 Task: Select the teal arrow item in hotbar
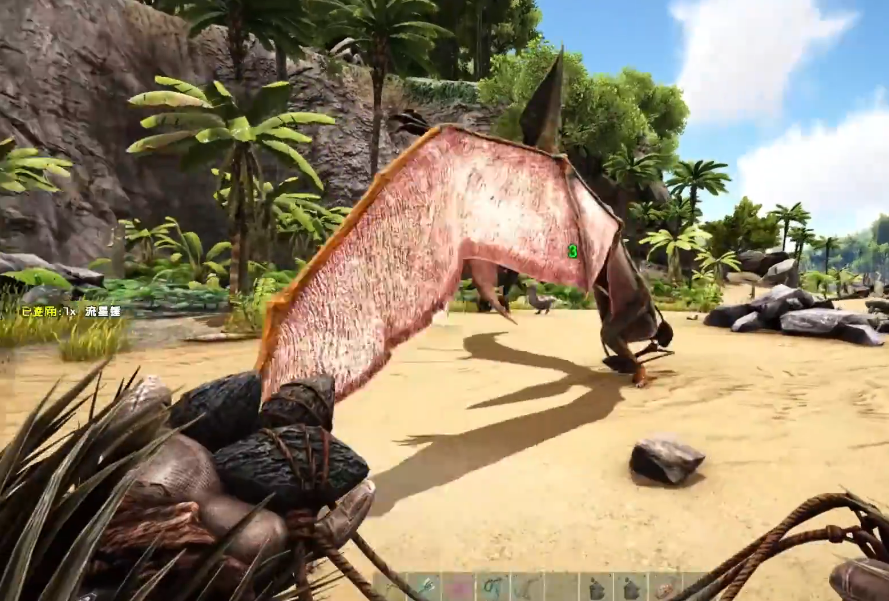tap(425, 588)
